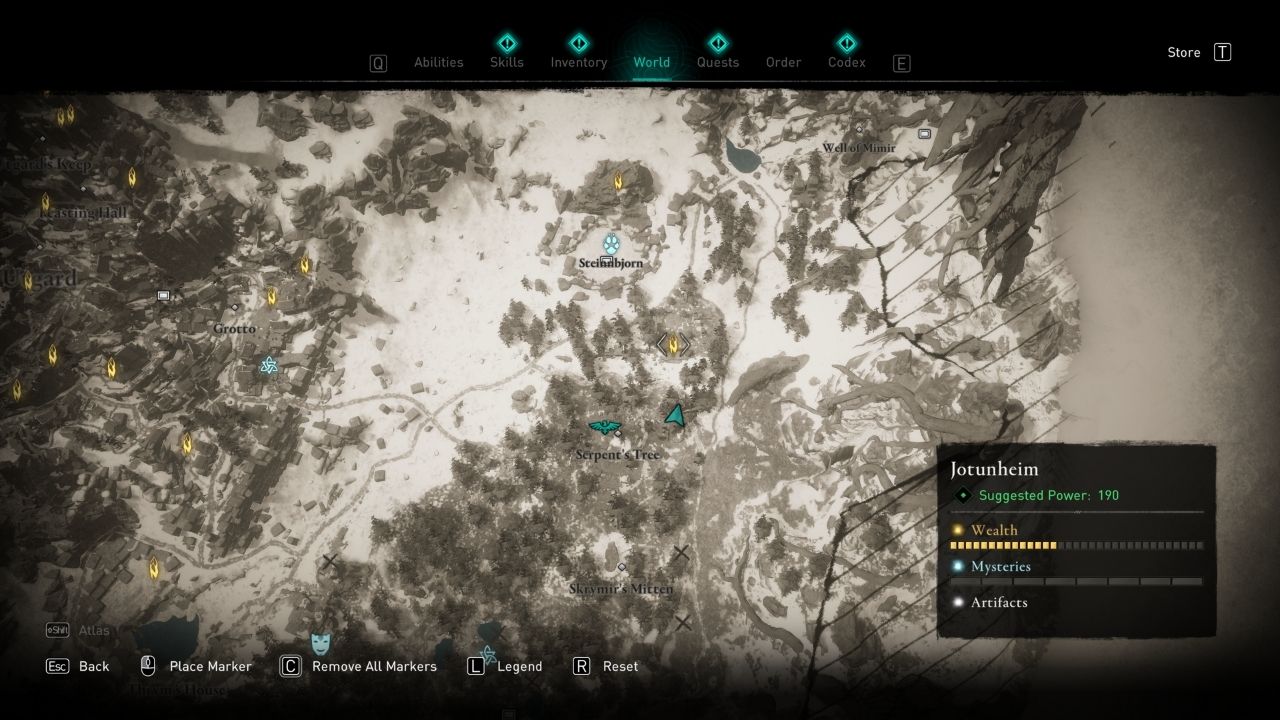
Task: Select the highlighted gold wealth marker
Action: 673,345
